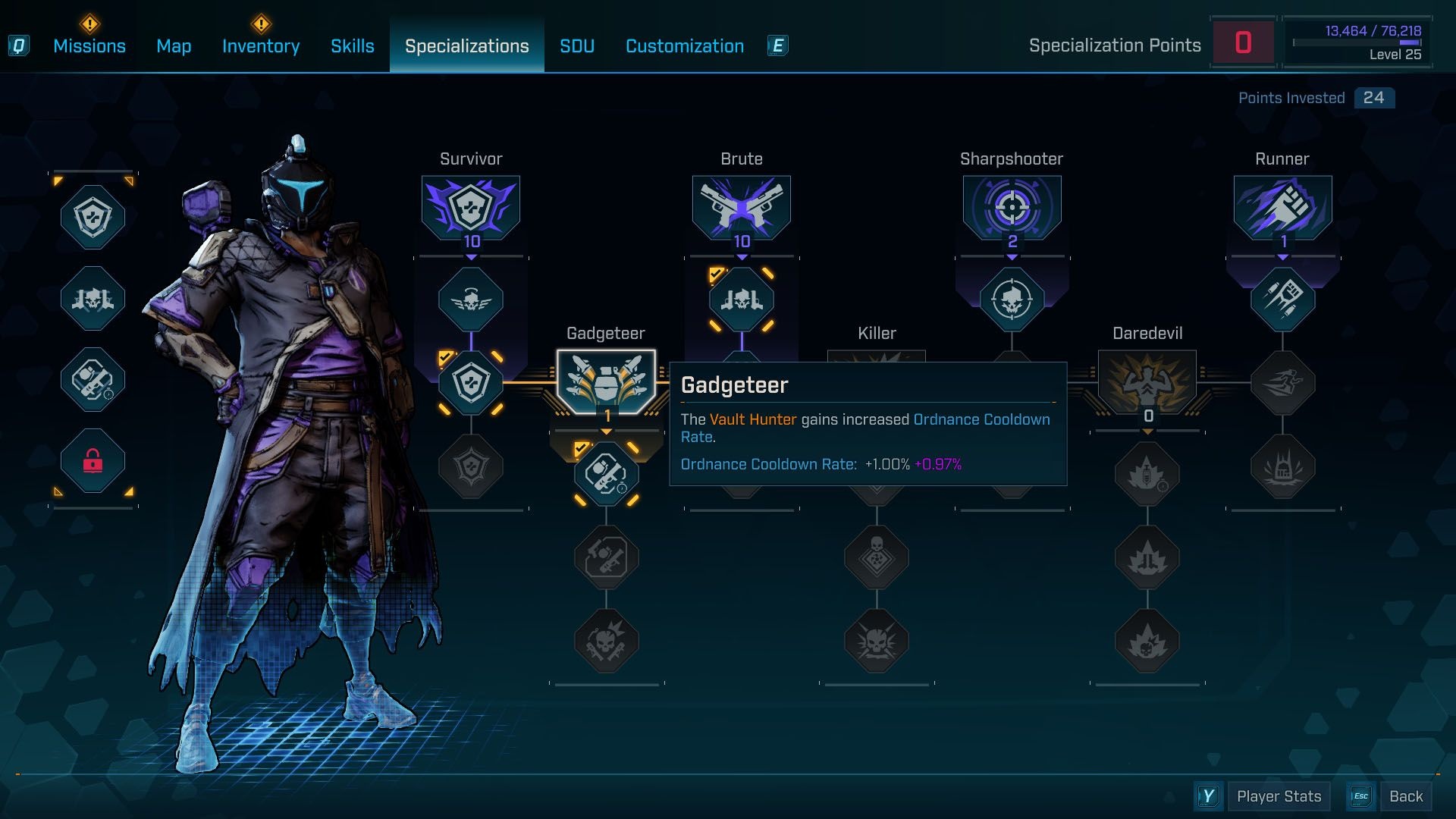The height and width of the screenshot is (819, 1456).
Task: Select the bottom skull node under Killer
Action: (877, 642)
